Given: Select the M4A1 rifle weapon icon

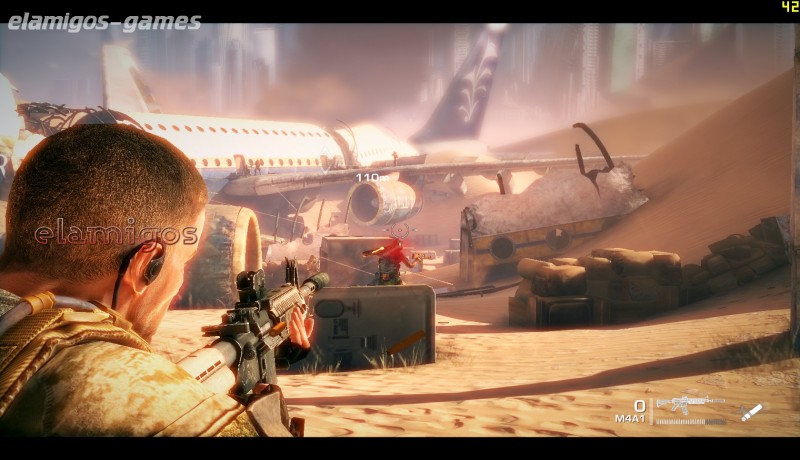Looking at the screenshot, I should click(689, 404).
